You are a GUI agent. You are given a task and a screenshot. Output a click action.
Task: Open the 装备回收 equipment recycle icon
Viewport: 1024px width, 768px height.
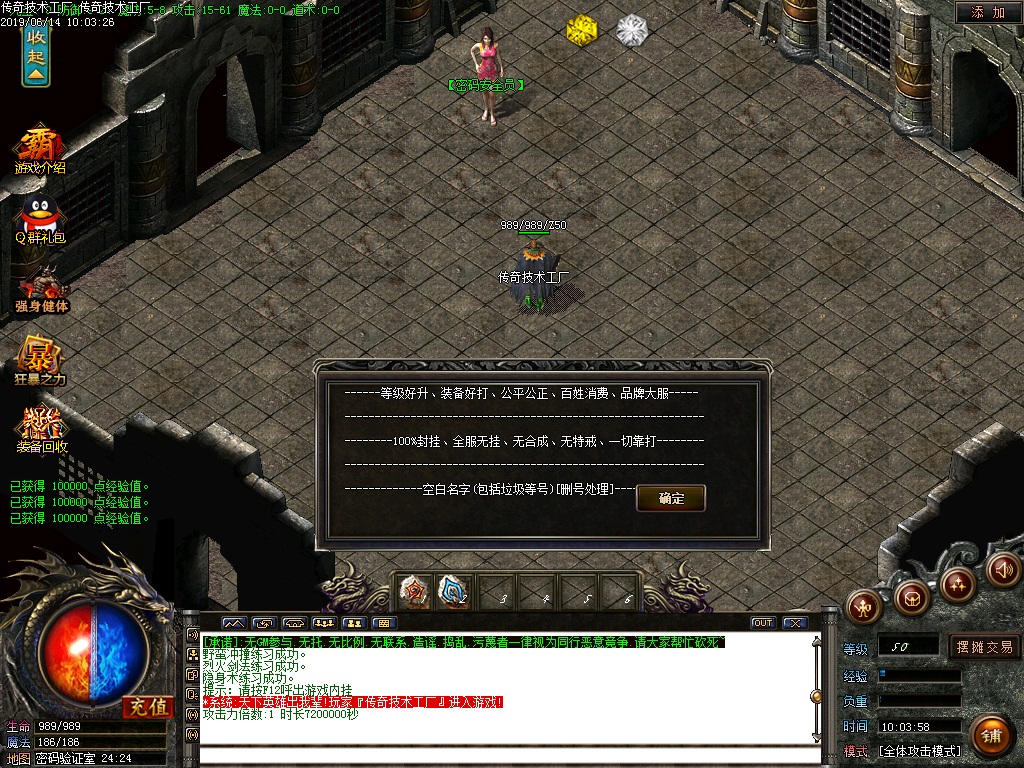(x=41, y=430)
